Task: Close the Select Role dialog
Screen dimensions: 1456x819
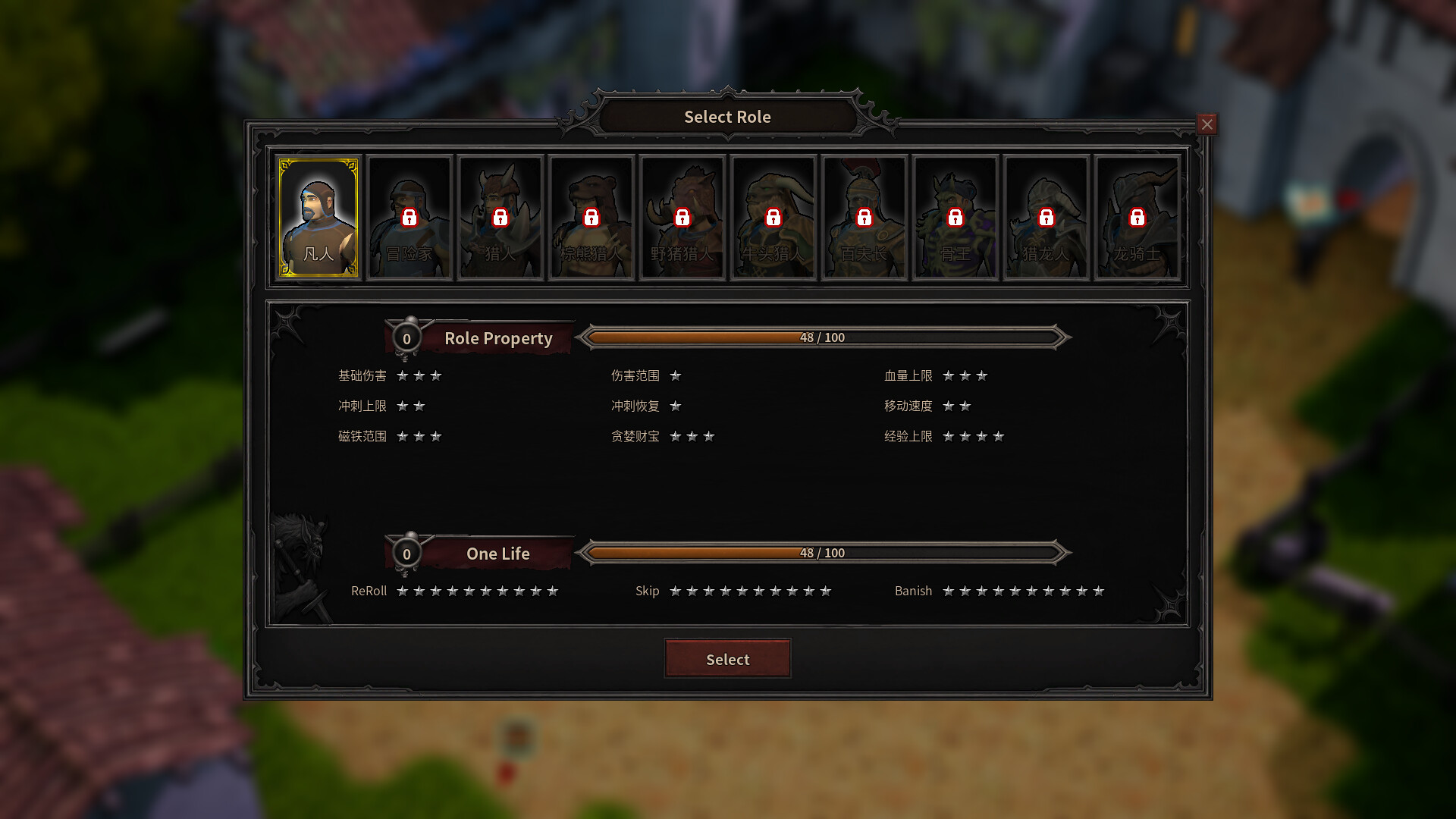Action: coord(1207,124)
